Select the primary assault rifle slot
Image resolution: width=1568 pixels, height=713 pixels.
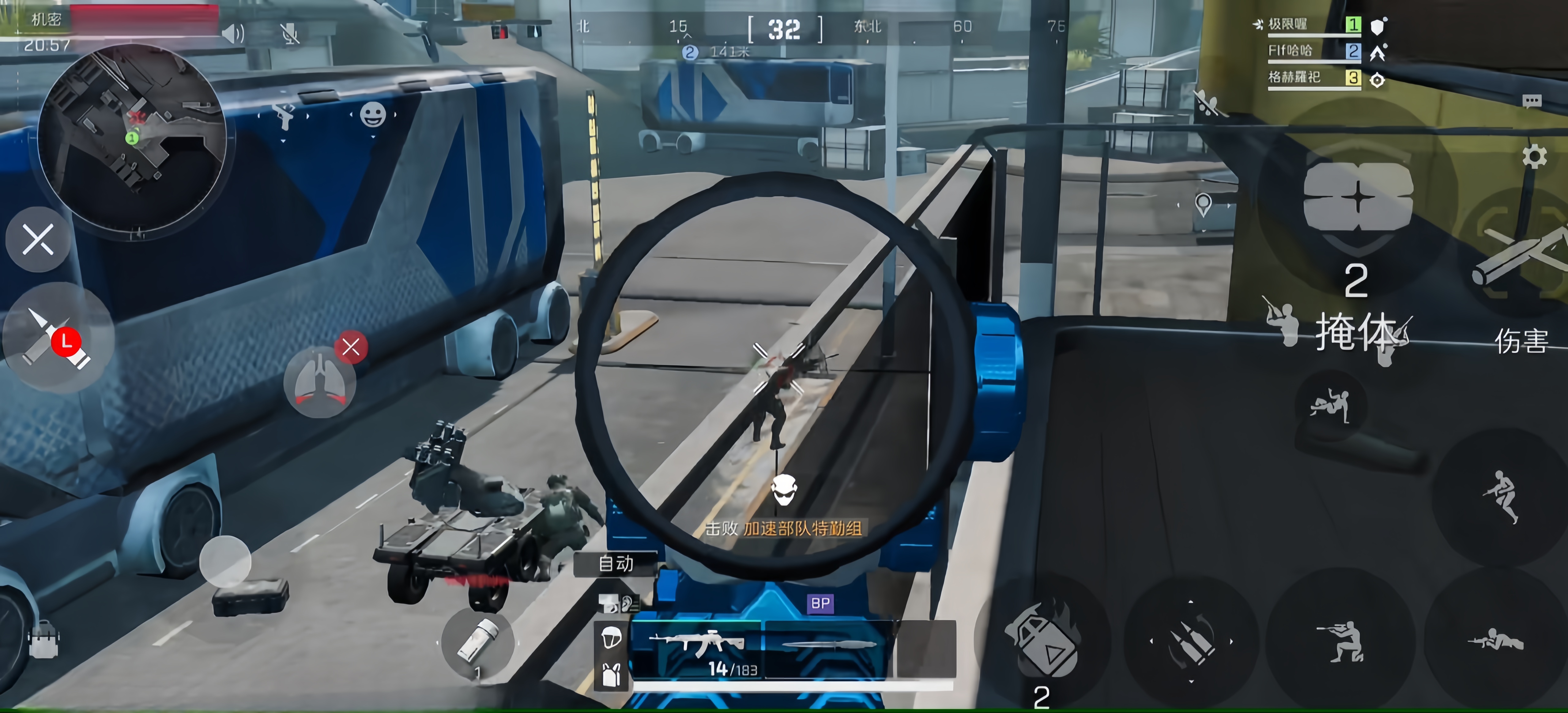tap(697, 648)
